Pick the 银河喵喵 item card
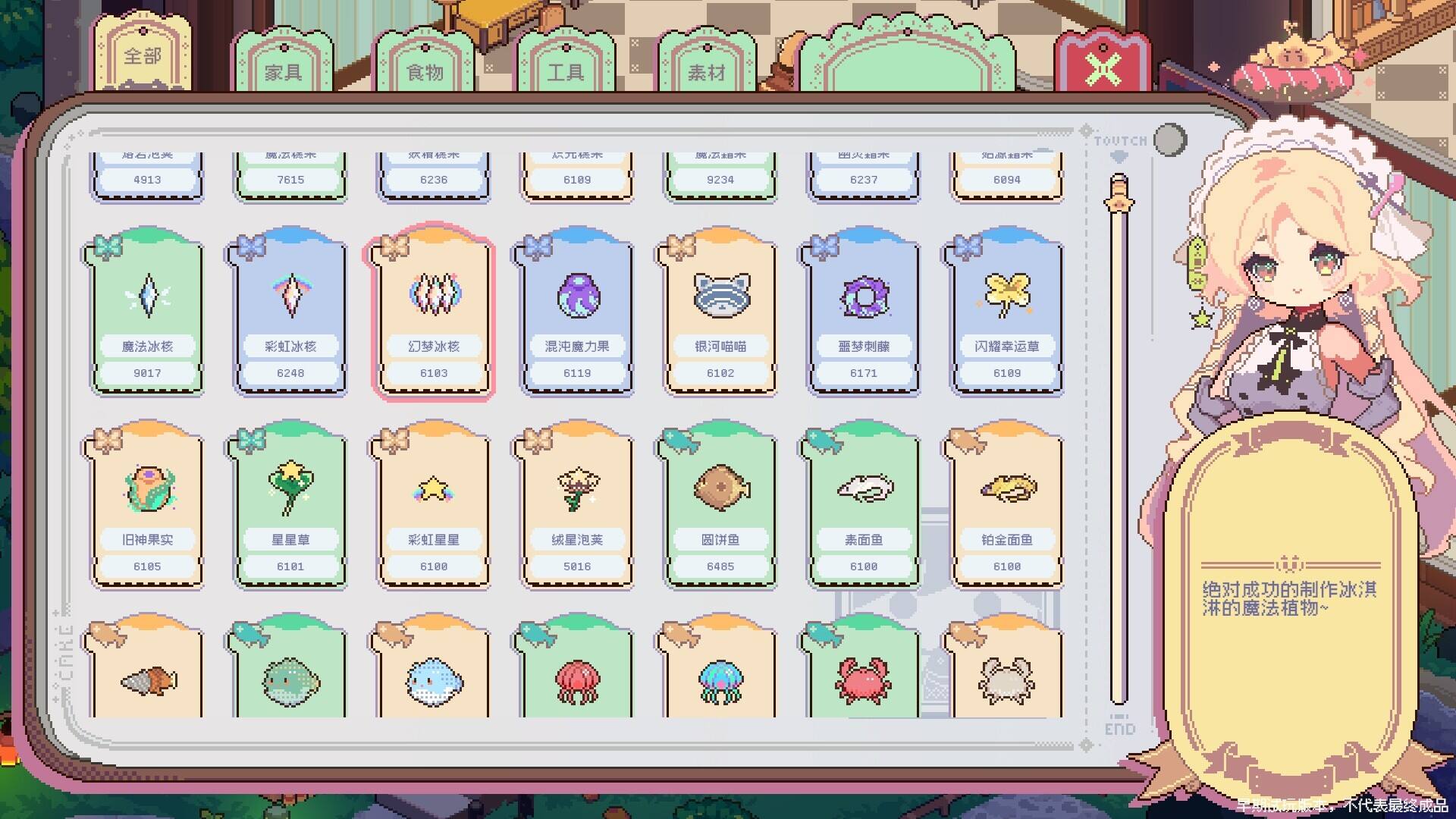 tap(720, 312)
